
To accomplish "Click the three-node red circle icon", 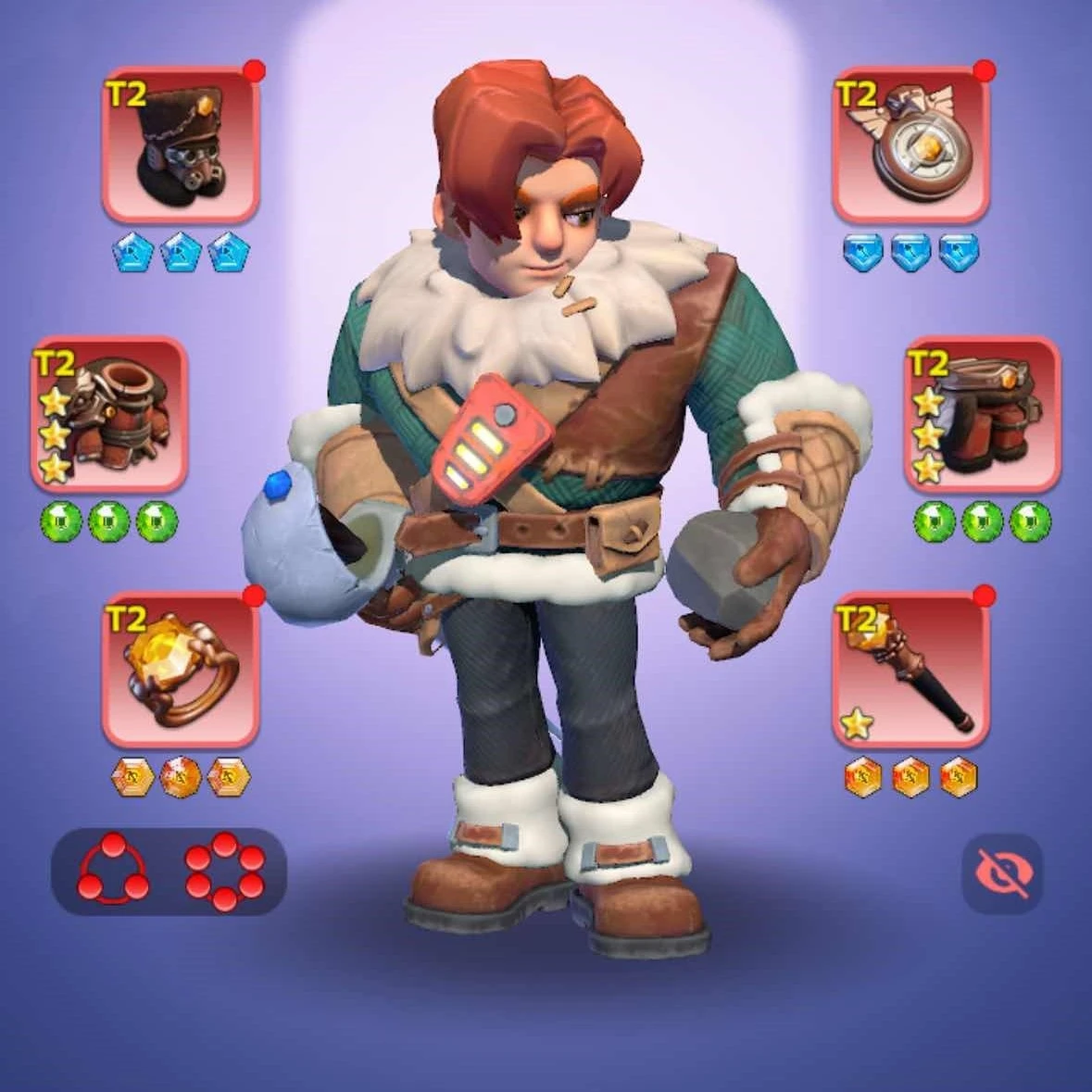I will 113,871.
